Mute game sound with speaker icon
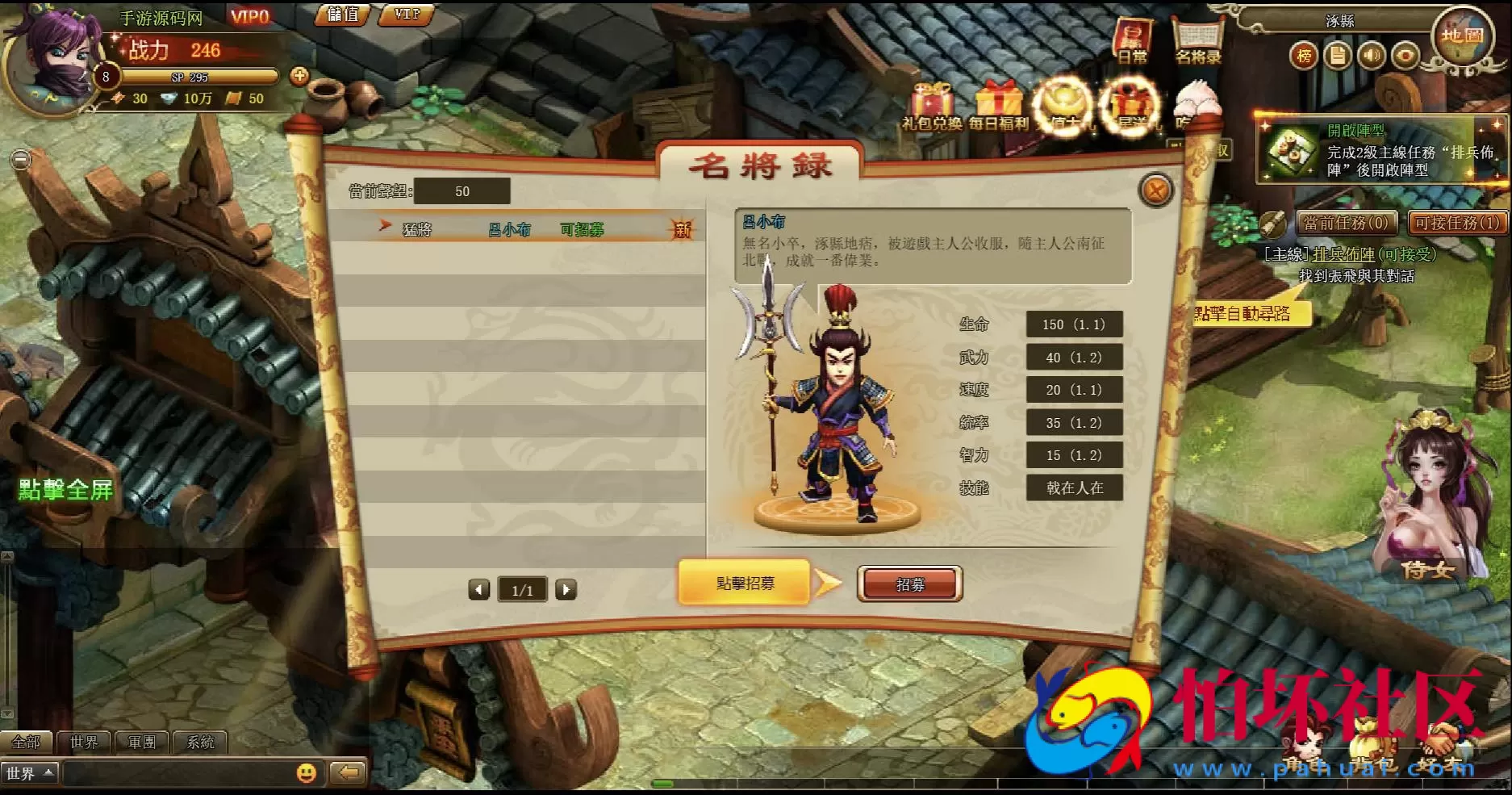The width and height of the screenshot is (1512, 795). 1373,56
